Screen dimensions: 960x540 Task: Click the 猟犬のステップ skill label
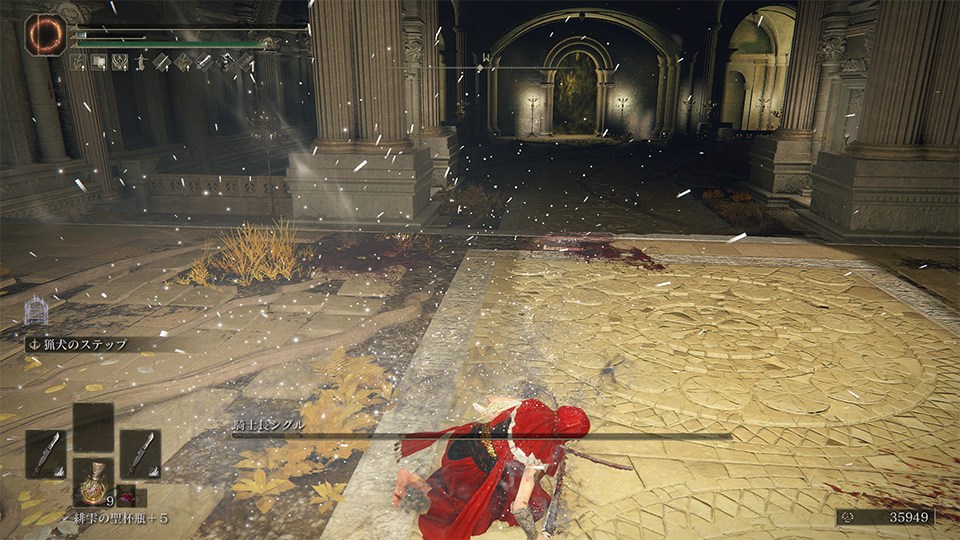click(85, 344)
